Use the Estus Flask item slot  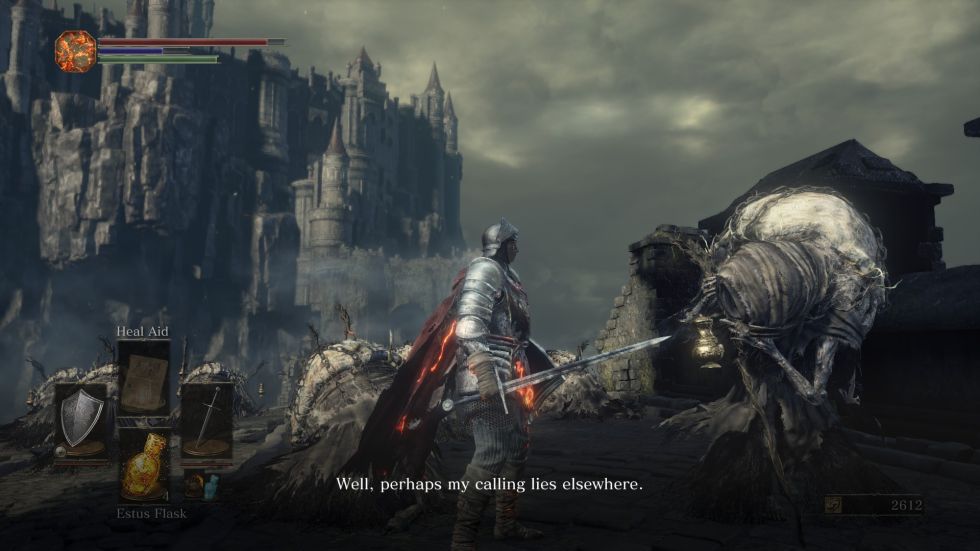(143, 464)
